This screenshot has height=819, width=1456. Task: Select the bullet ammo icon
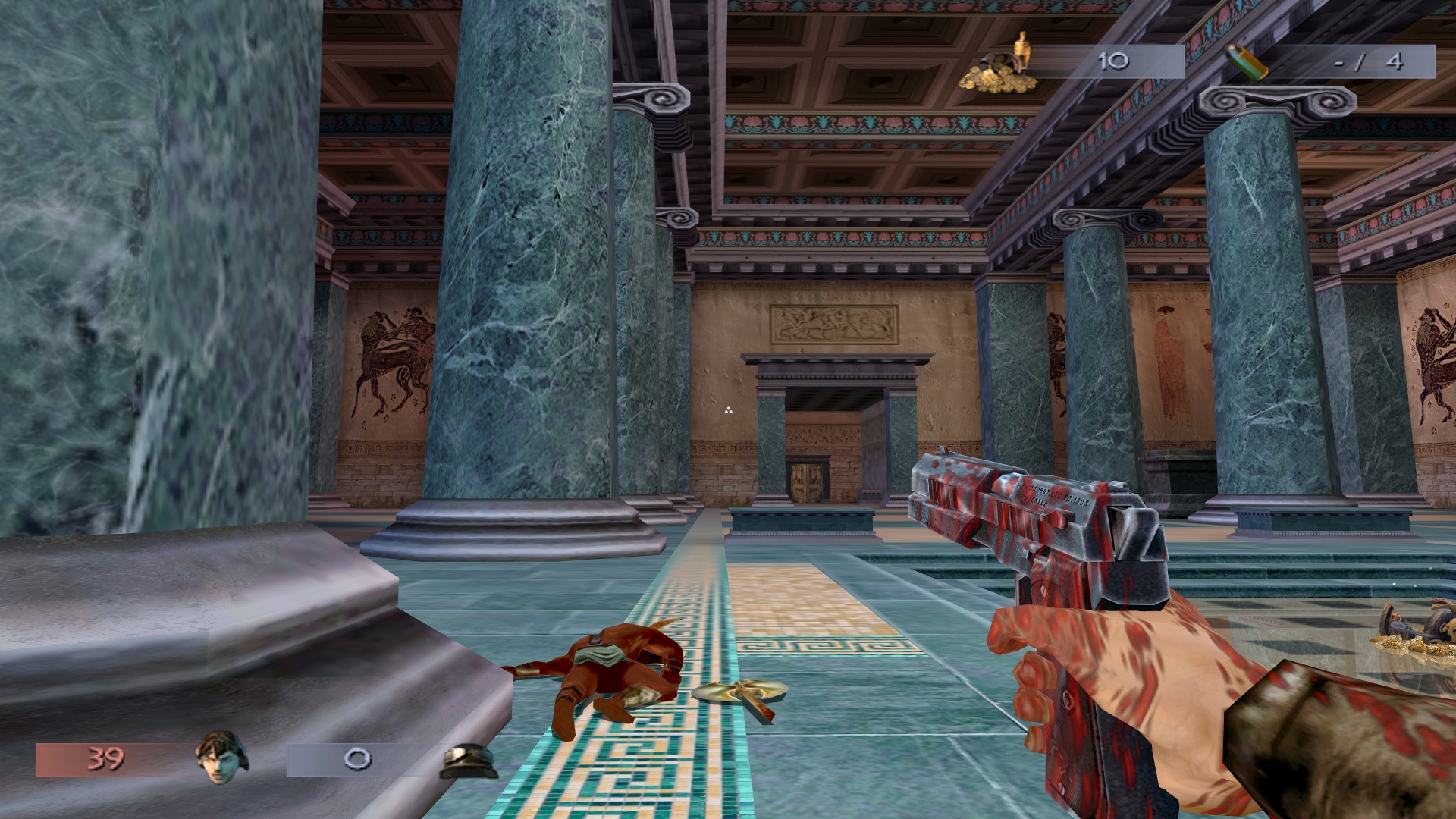point(1247,61)
